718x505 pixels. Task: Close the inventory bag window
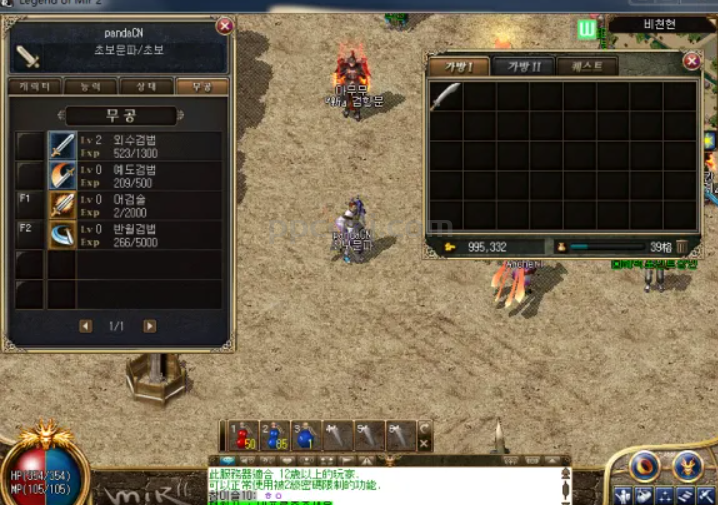pyautogui.click(x=692, y=61)
